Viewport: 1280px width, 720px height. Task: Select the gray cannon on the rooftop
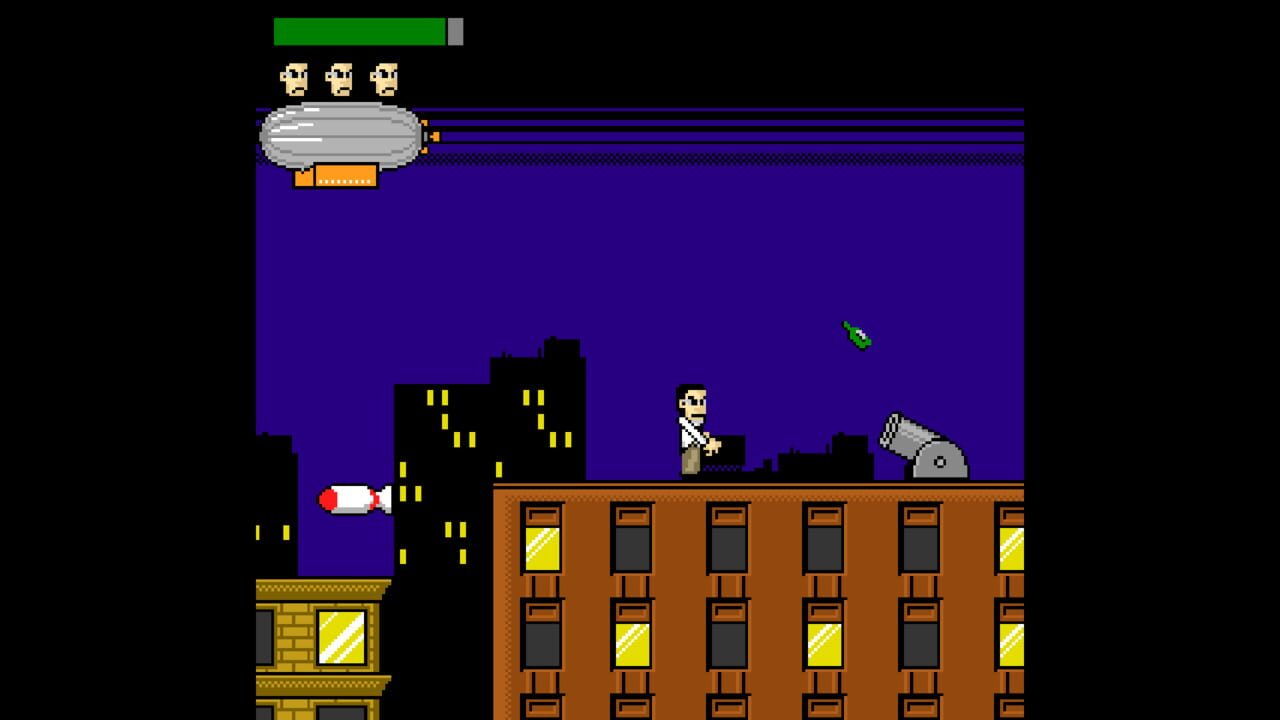click(915, 440)
